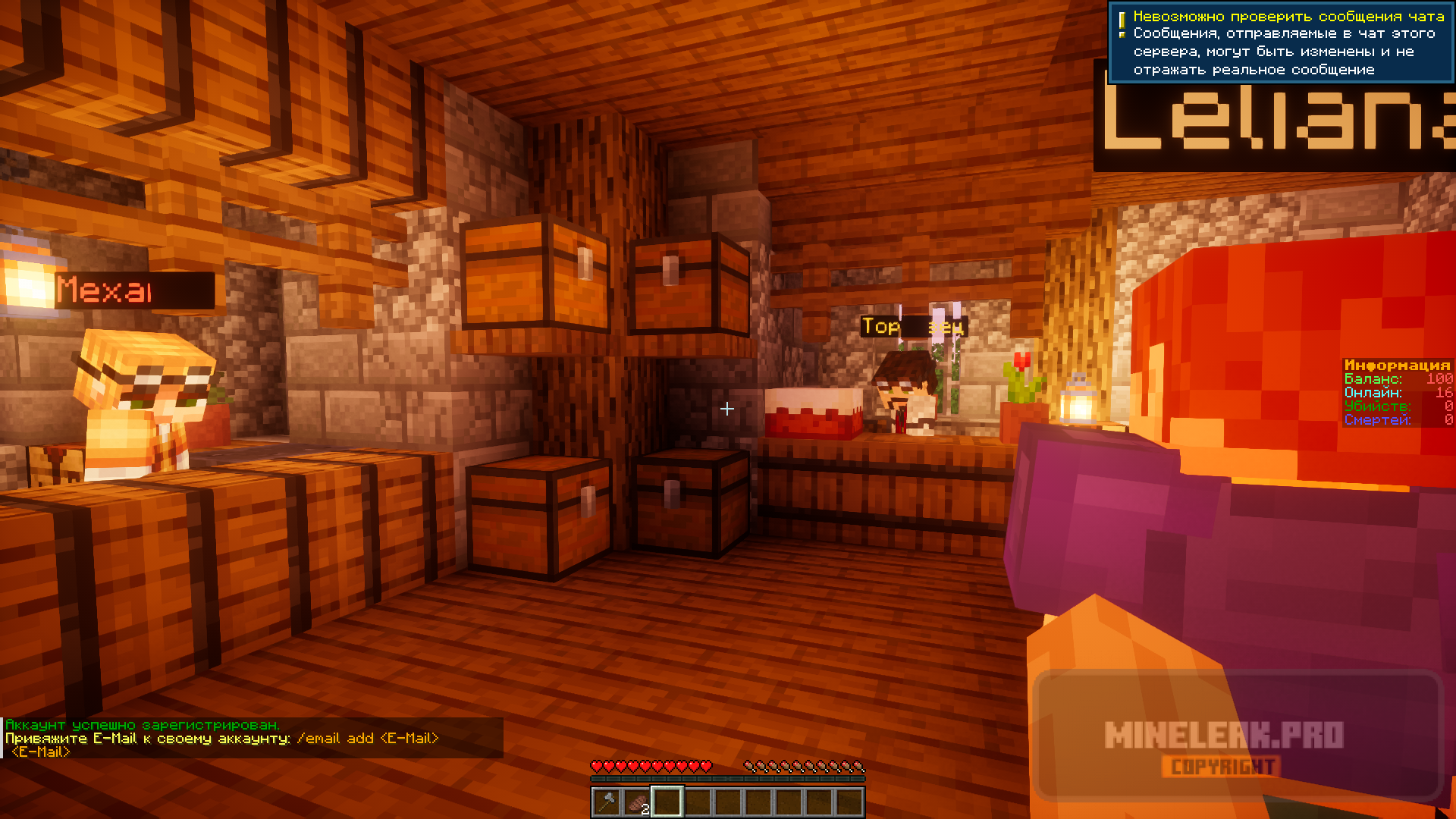Select the cooked steak hotbar slot
The height and width of the screenshot is (819, 1456).
[x=637, y=802]
